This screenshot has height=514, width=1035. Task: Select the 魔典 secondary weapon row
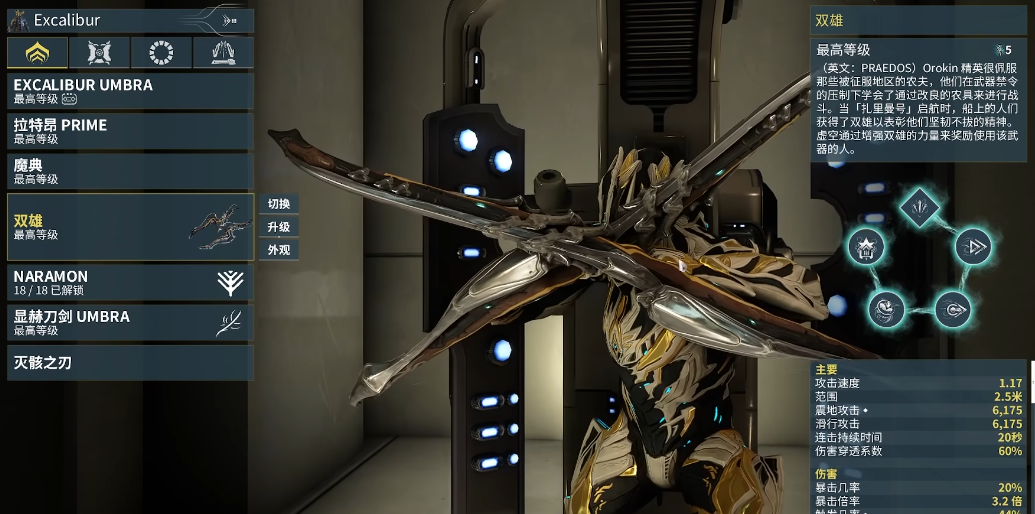(x=130, y=171)
